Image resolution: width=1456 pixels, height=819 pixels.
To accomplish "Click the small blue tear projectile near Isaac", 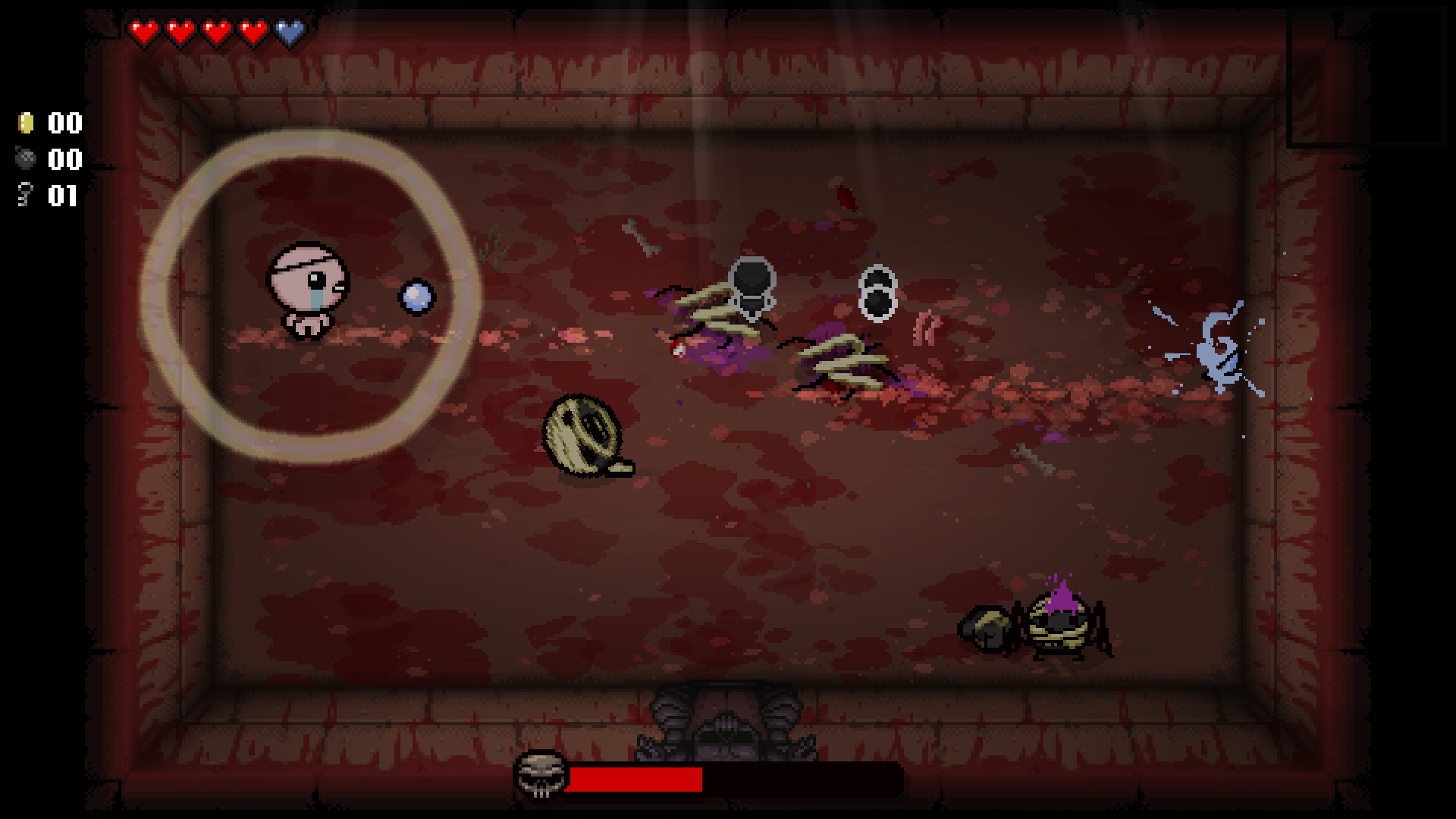I will [x=416, y=298].
